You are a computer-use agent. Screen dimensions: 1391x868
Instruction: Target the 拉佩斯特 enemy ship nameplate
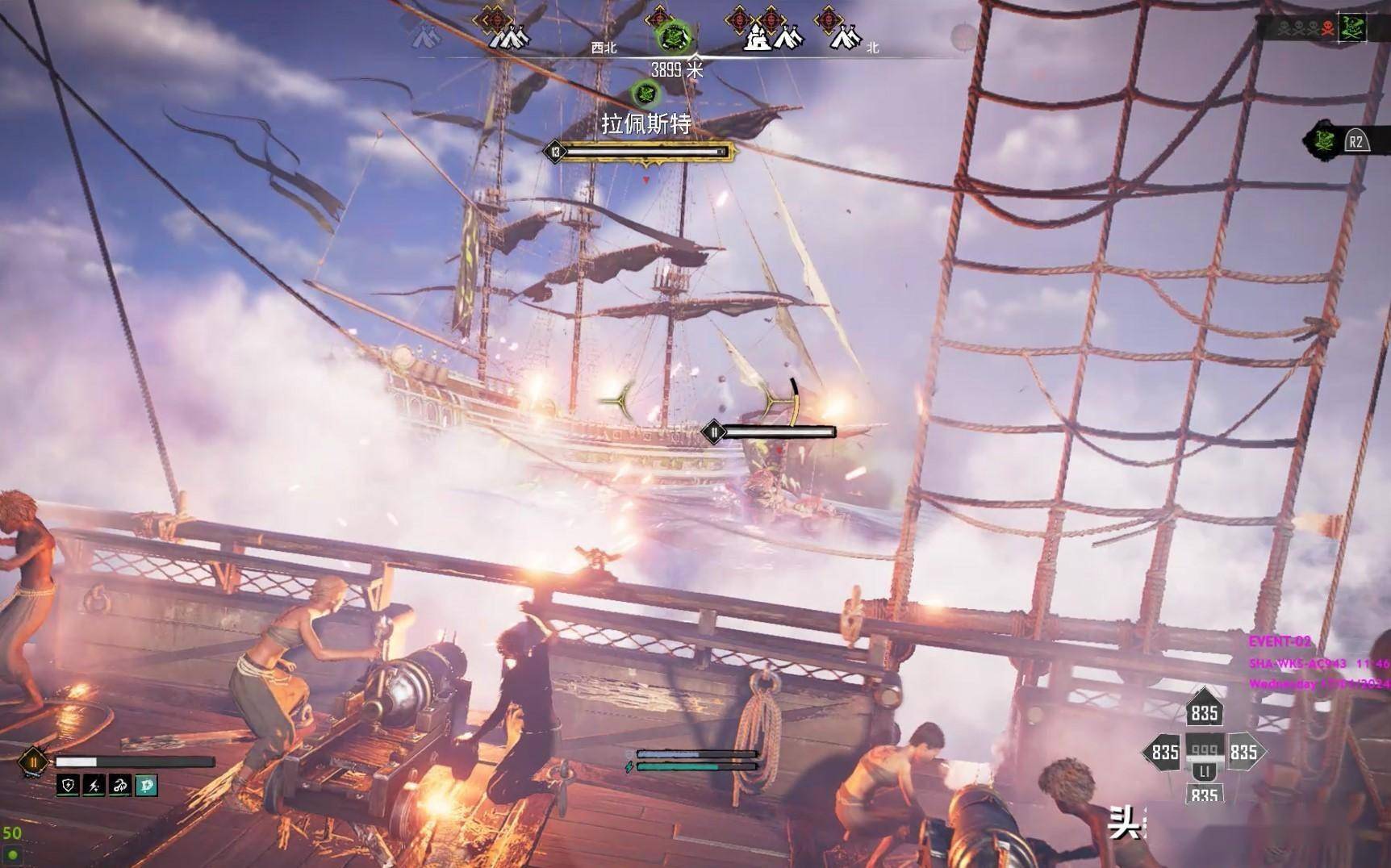646,123
